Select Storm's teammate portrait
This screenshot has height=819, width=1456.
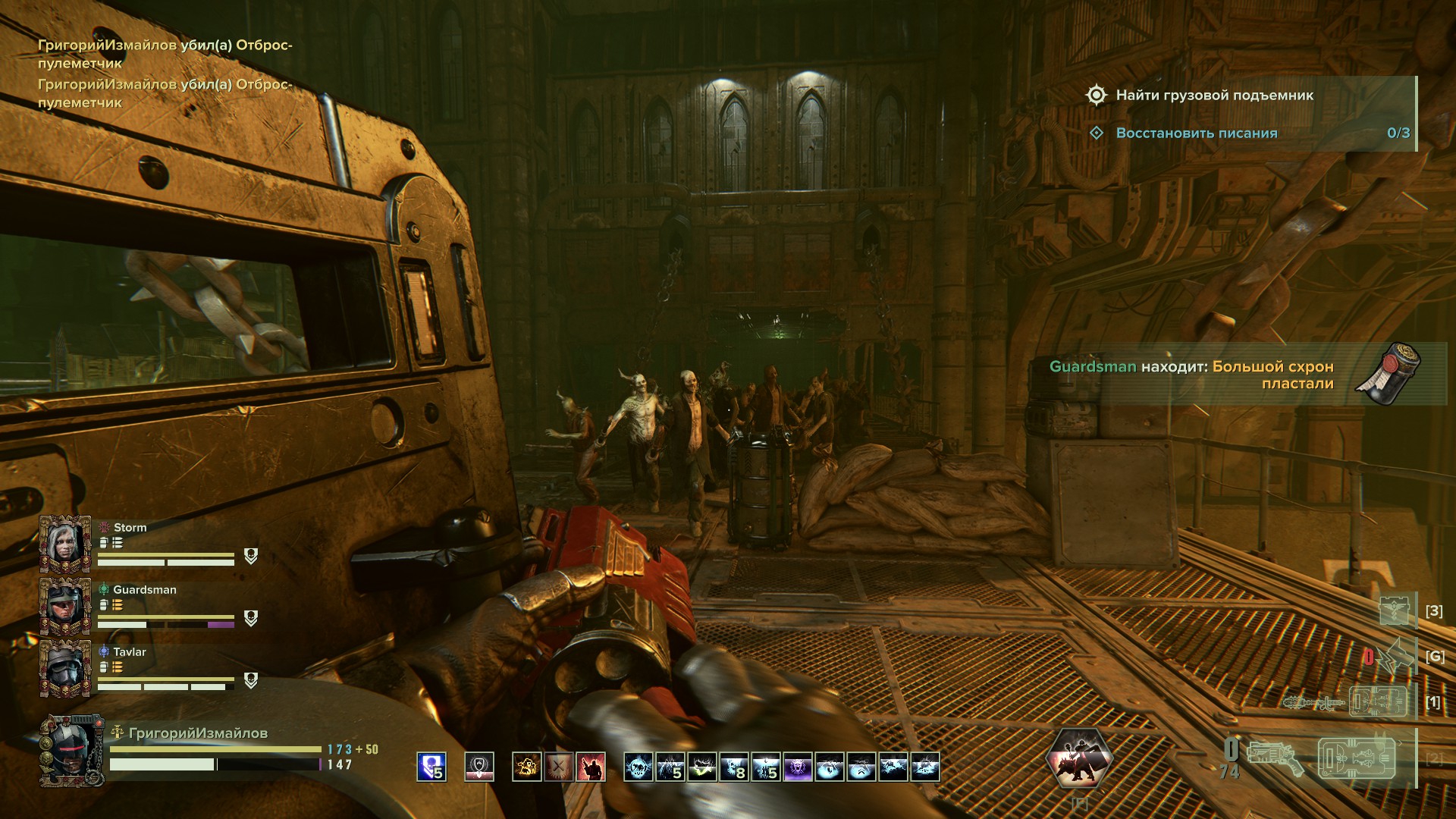pyautogui.click(x=65, y=544)
